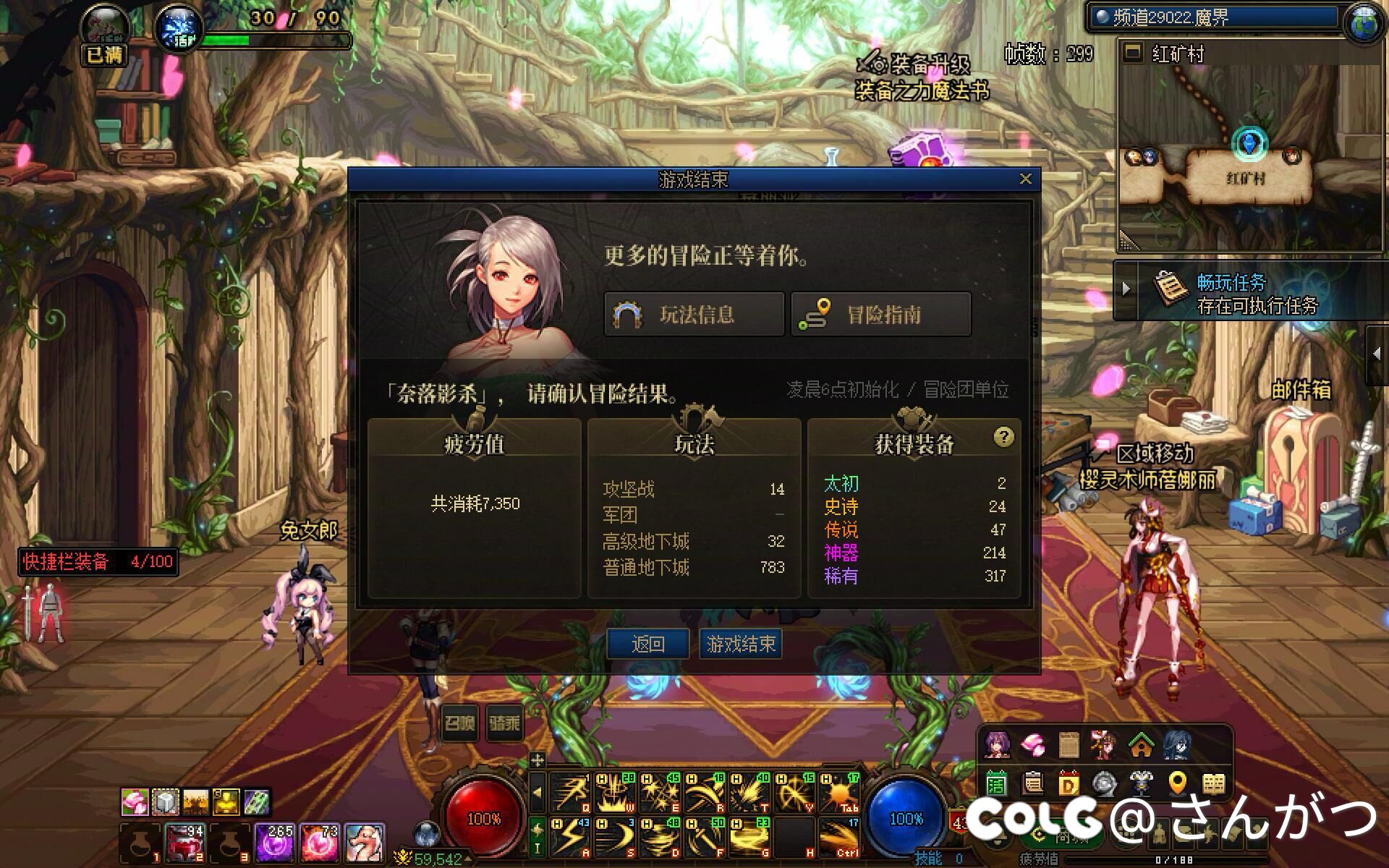Viewport: 1389px width, 868px height.
Task: Show help for 获得装备 via question mark
Action: coord(1003,437)
